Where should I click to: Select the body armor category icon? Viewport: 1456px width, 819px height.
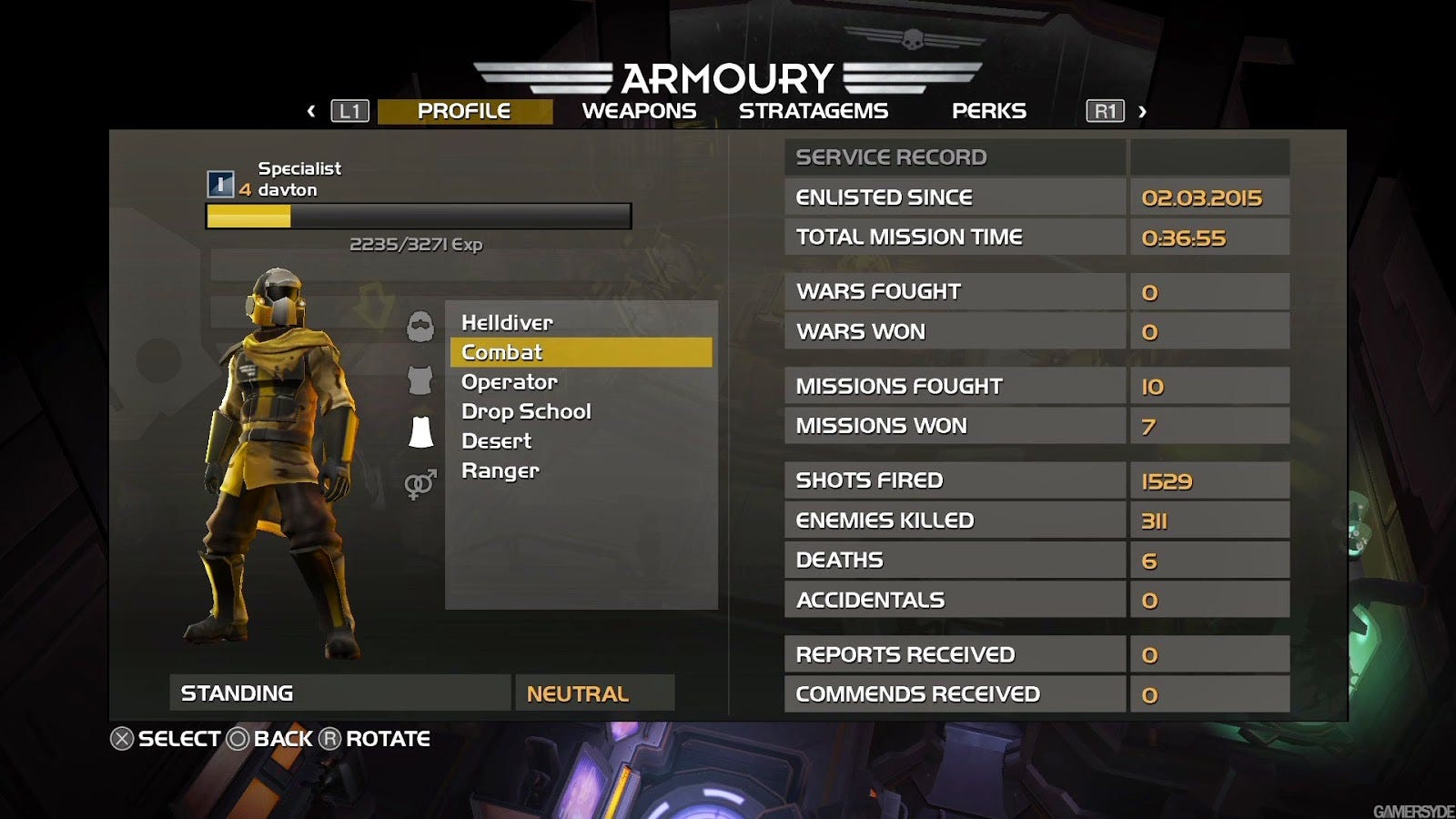click(420, 380)
